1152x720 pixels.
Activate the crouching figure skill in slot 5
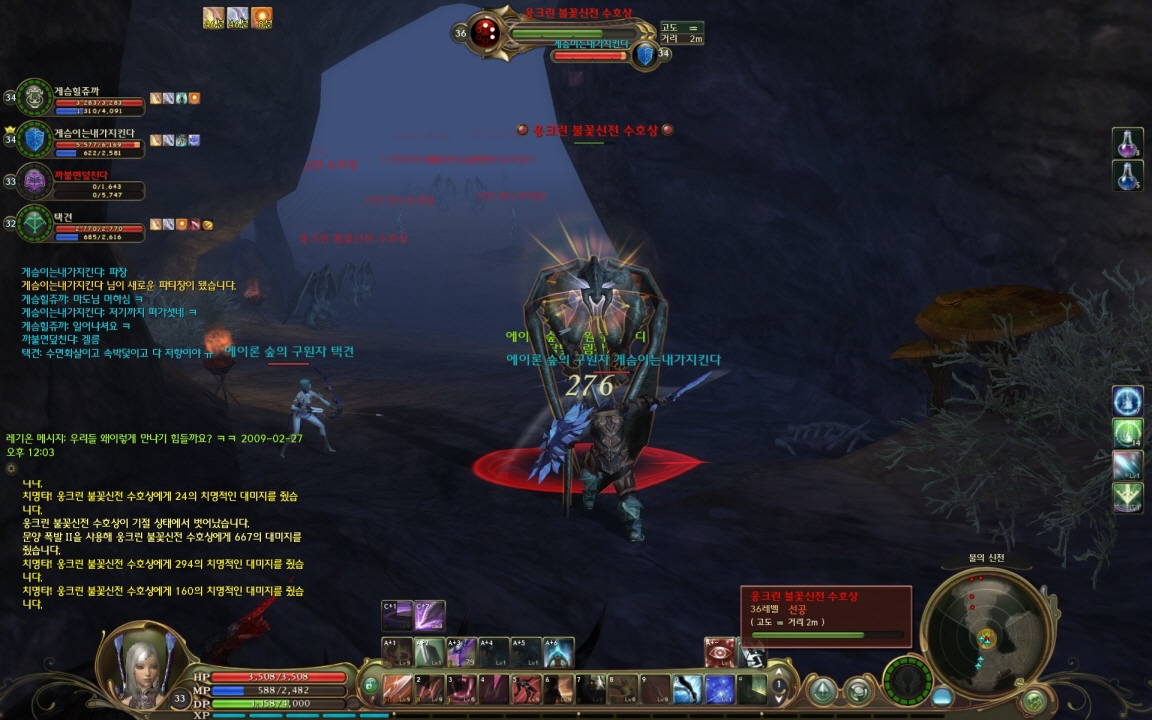(526, 689)
